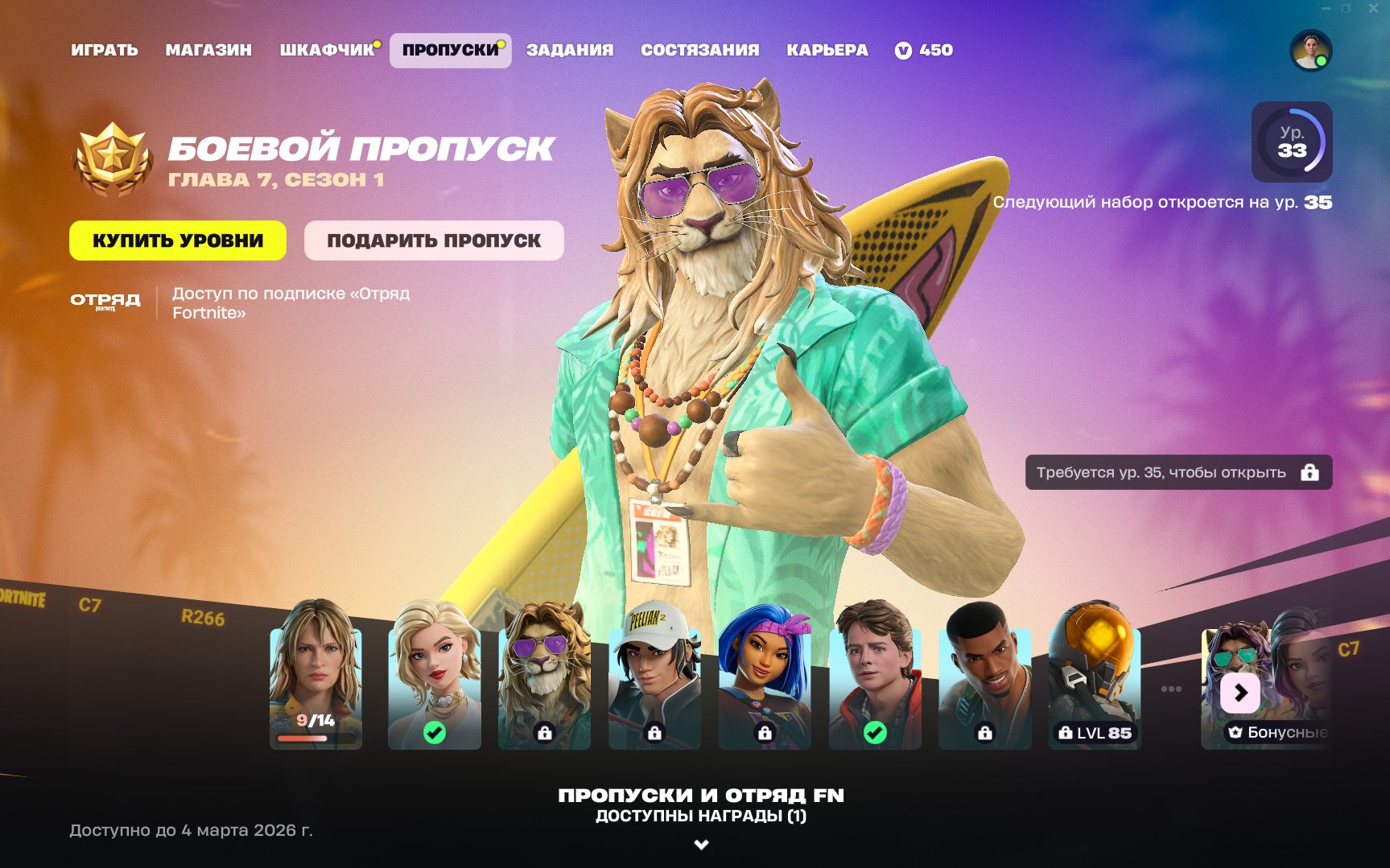Expand the bottom chevron under ДОСТУПНЫ НАГРАДЫ
This screenshot has height=868, width=1390.
click(x=701, y=842)
